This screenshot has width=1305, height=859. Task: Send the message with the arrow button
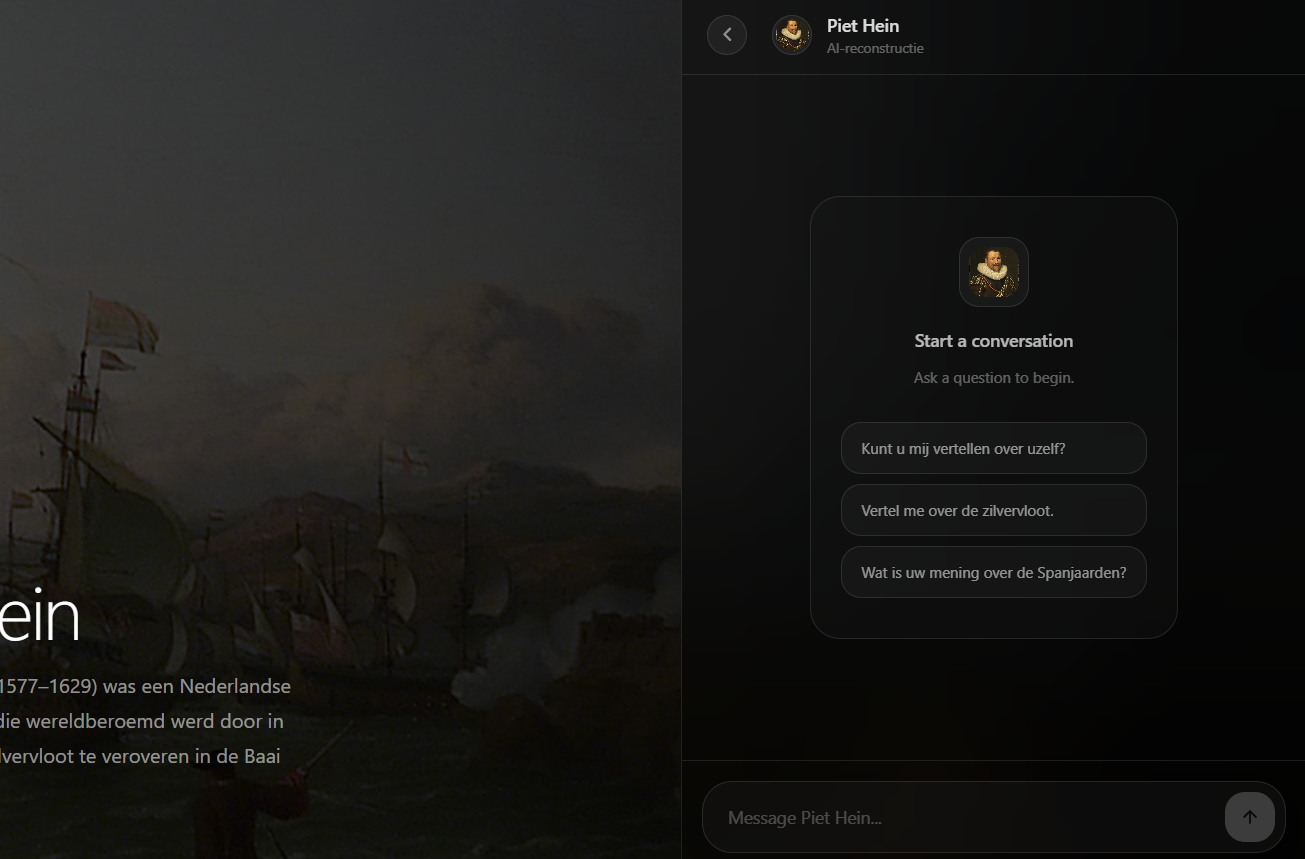click(1249, 817)
